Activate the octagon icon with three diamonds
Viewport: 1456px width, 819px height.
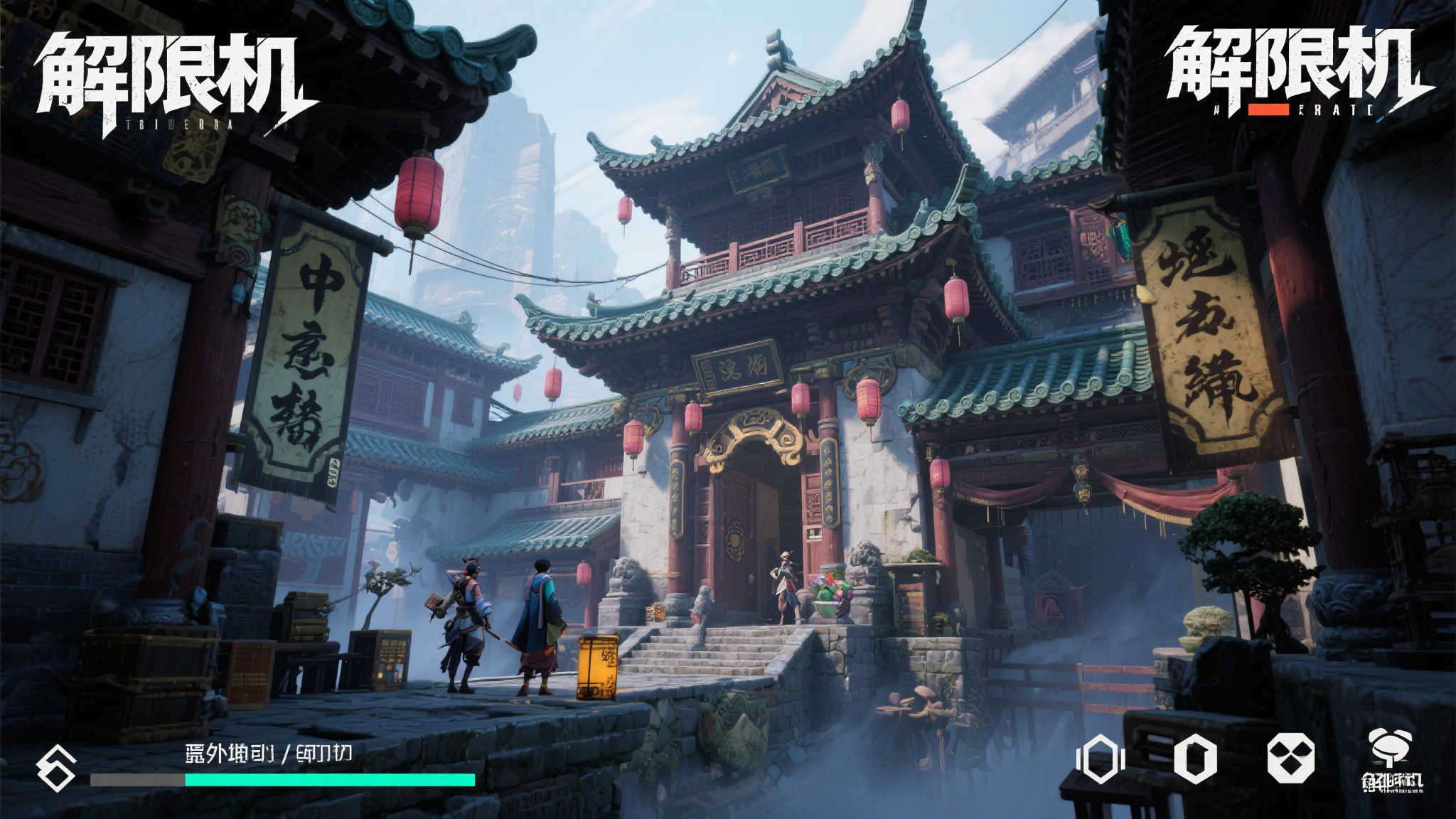tap(1290, 758)
